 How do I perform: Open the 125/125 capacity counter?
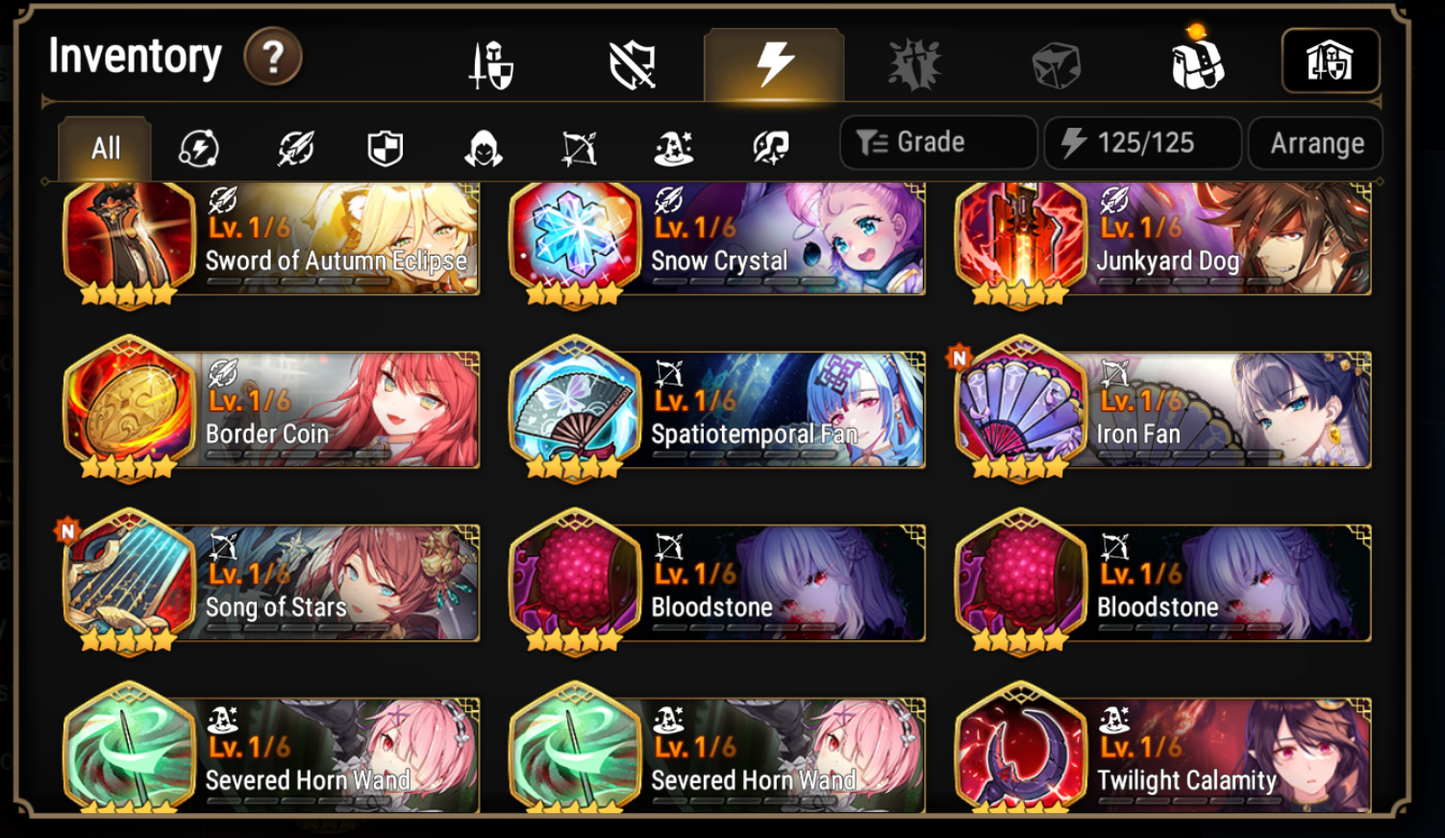click(x=1142, y=142)
